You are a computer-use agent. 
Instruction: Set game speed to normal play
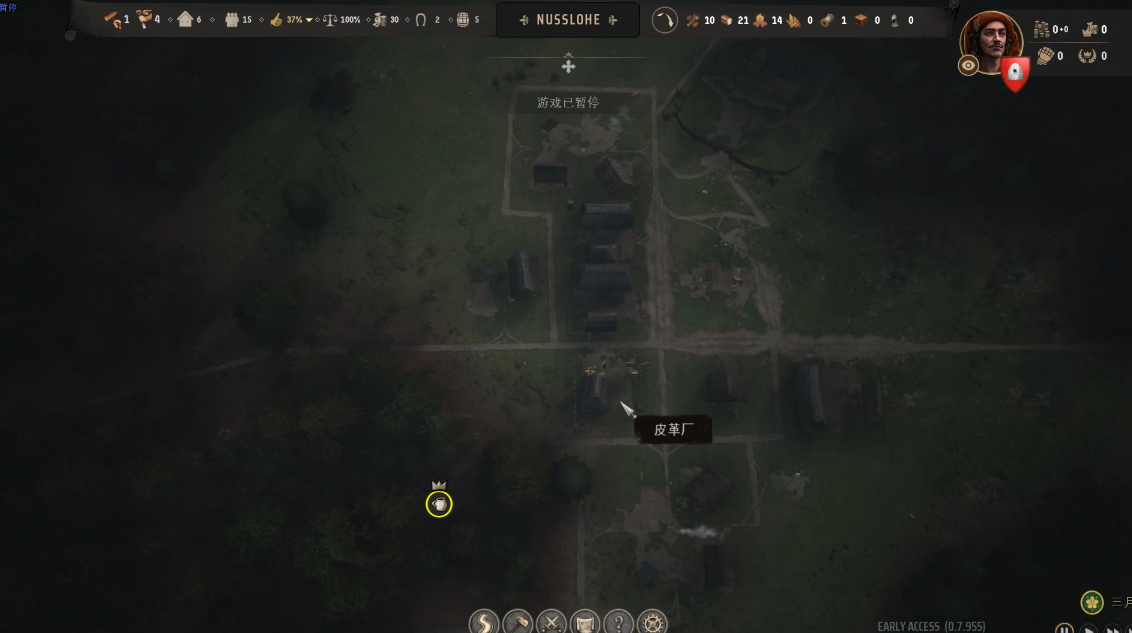(x=1089, y=629)
